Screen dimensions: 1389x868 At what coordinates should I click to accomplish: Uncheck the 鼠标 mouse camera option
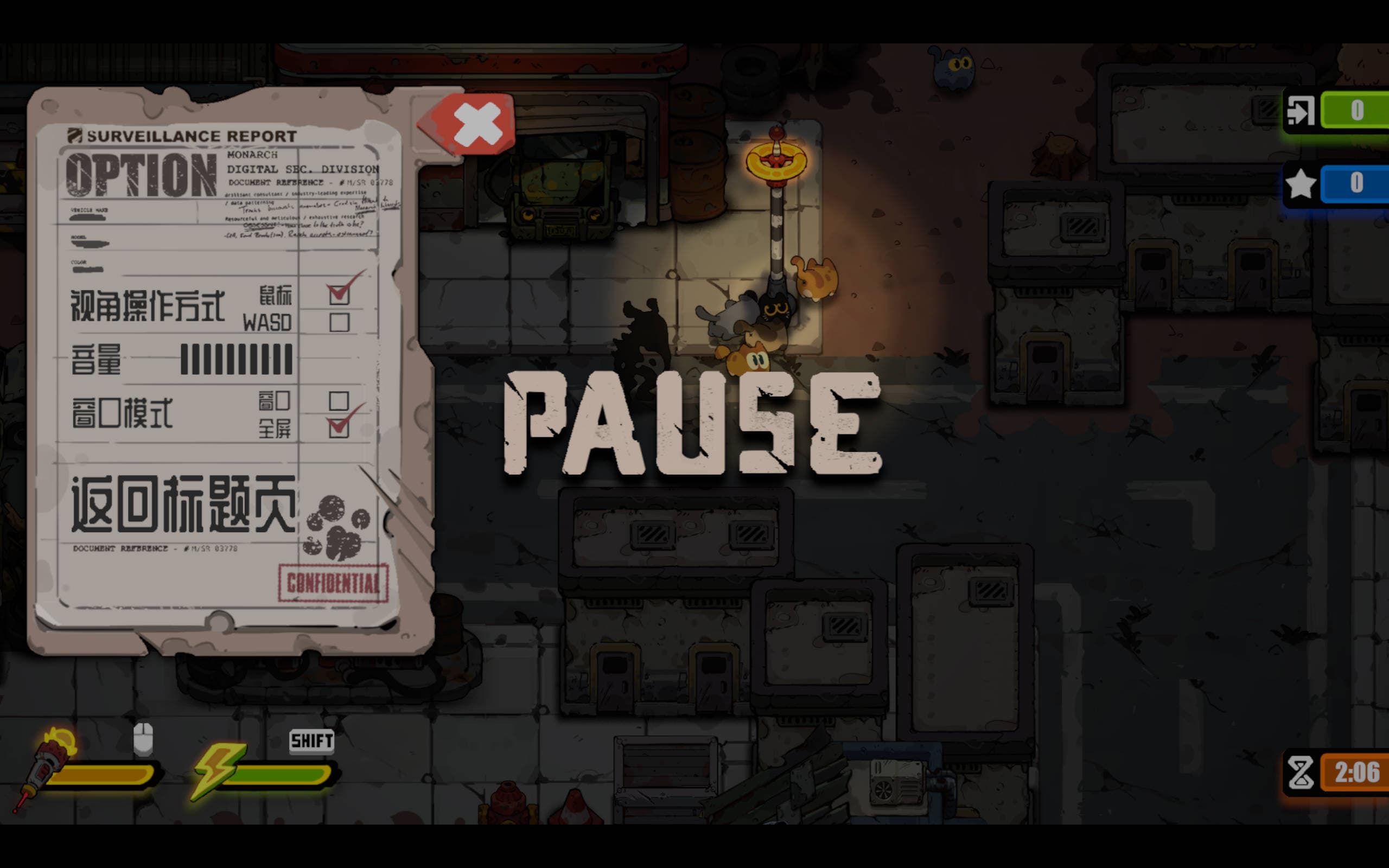coord(340,294)
